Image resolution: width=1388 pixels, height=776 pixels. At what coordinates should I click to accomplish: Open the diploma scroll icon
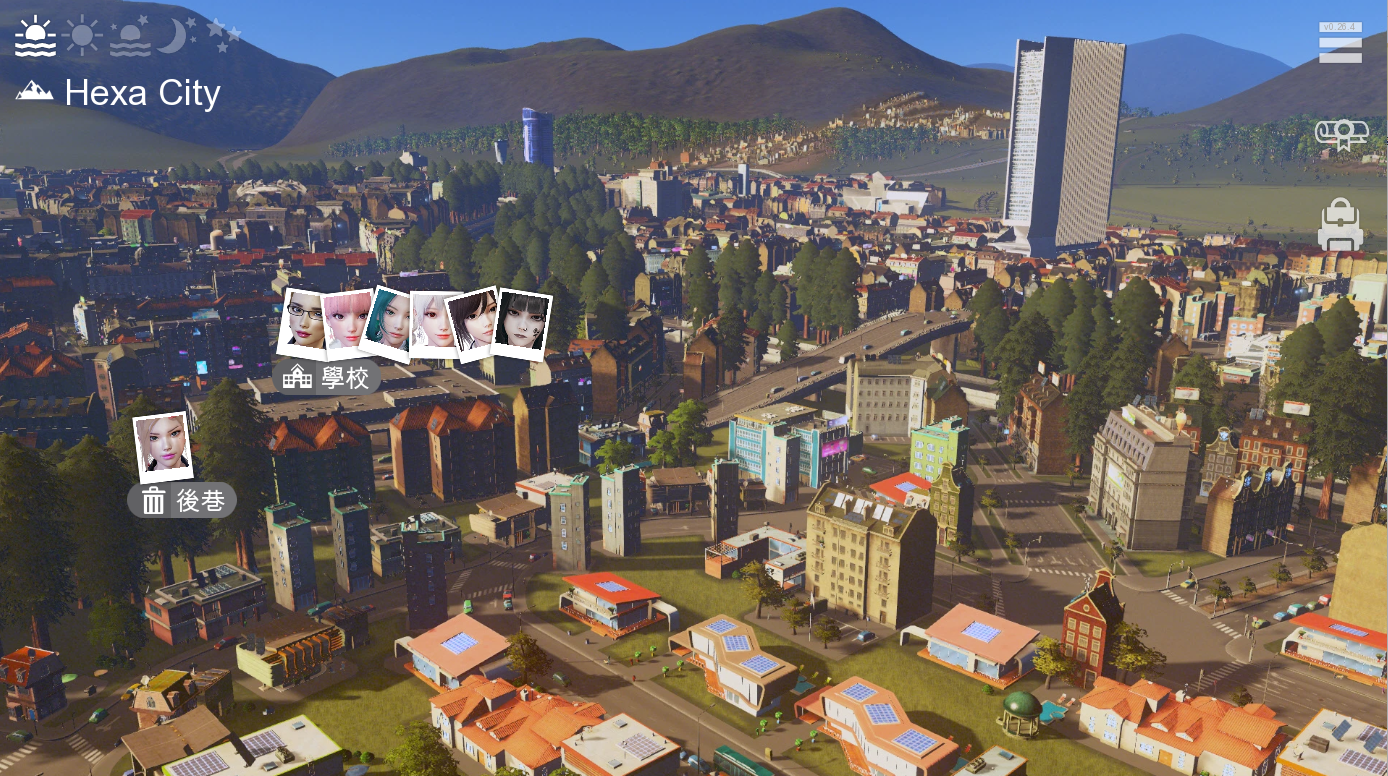click(1341, 134)
